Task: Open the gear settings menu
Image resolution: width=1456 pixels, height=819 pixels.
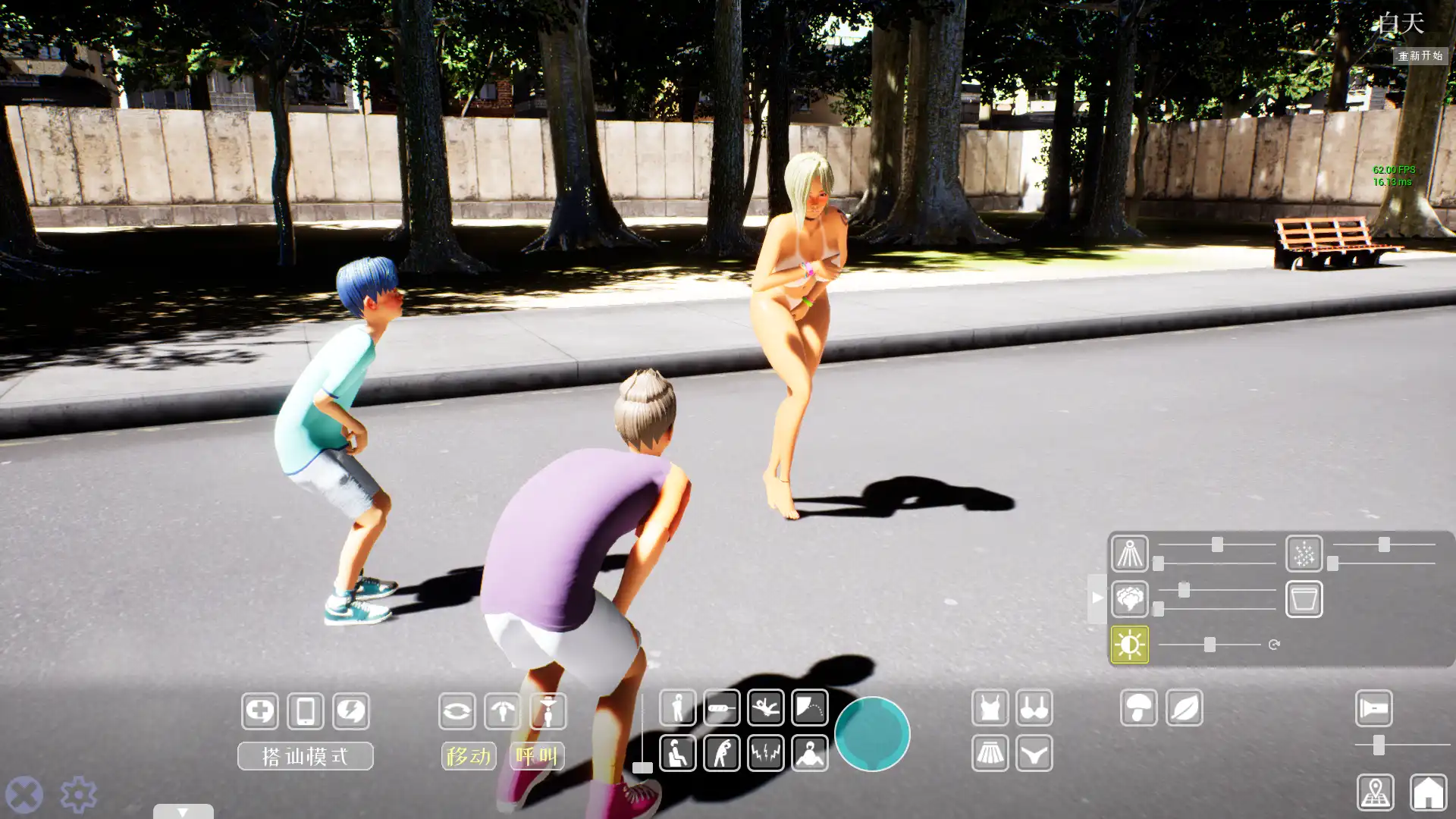Action: (x=78, y=795)
